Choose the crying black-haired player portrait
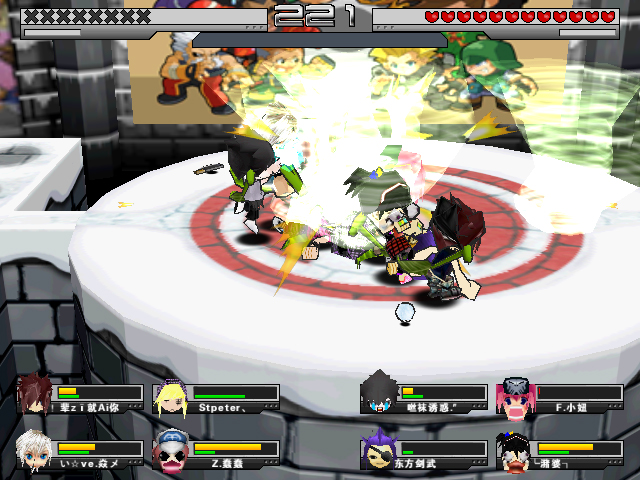Image resolution: width=640 pixels, height=480 pixels. 514,452
